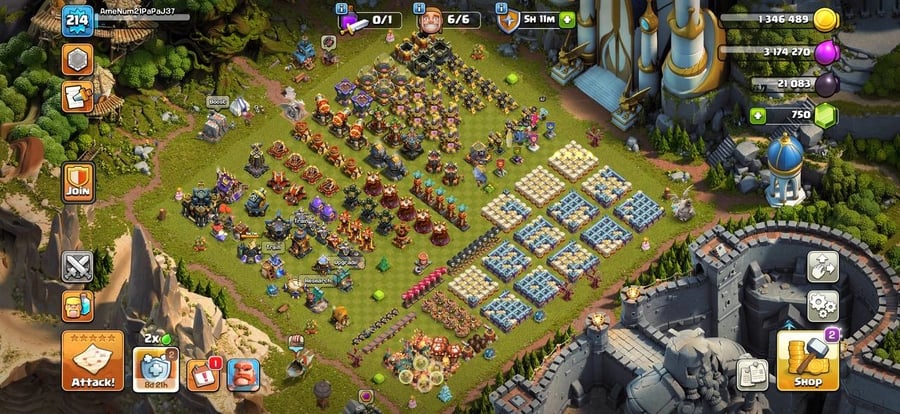Screen dimensions: 900x414
Task: Open the 2x boost timer tile
Action: (x=155, y=370)
